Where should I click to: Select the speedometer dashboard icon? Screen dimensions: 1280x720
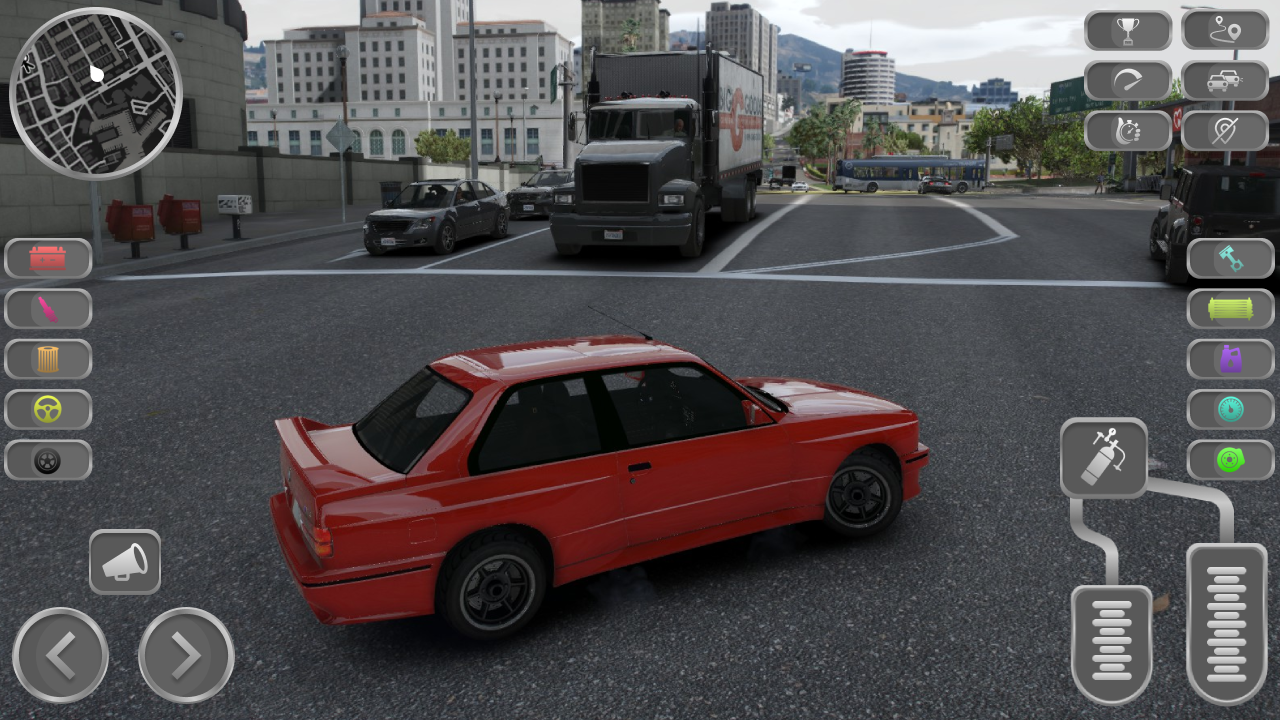click(x=1128, y=80)
